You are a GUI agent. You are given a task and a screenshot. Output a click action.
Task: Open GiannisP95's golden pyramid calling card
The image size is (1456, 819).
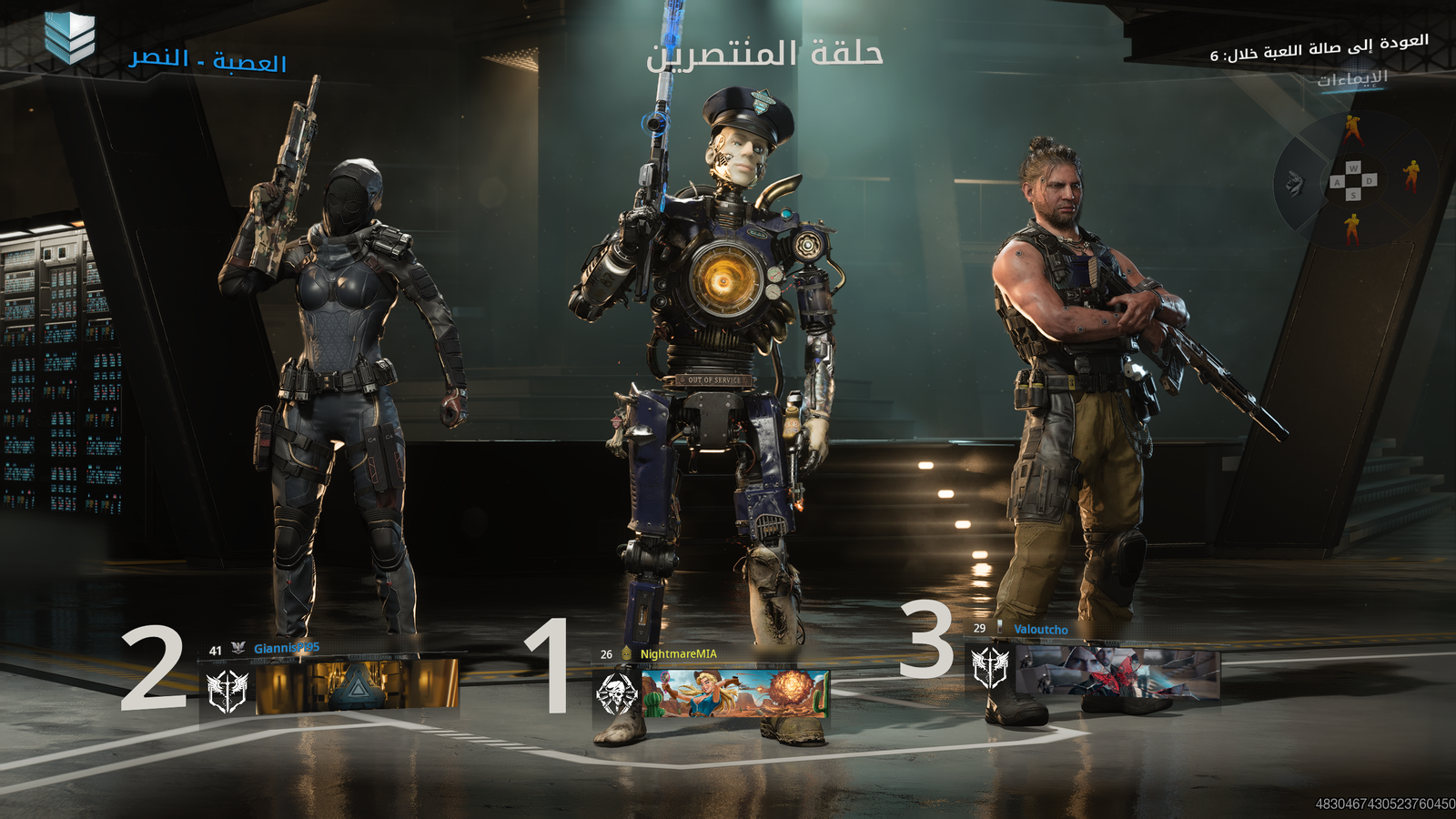pos(357,684)
